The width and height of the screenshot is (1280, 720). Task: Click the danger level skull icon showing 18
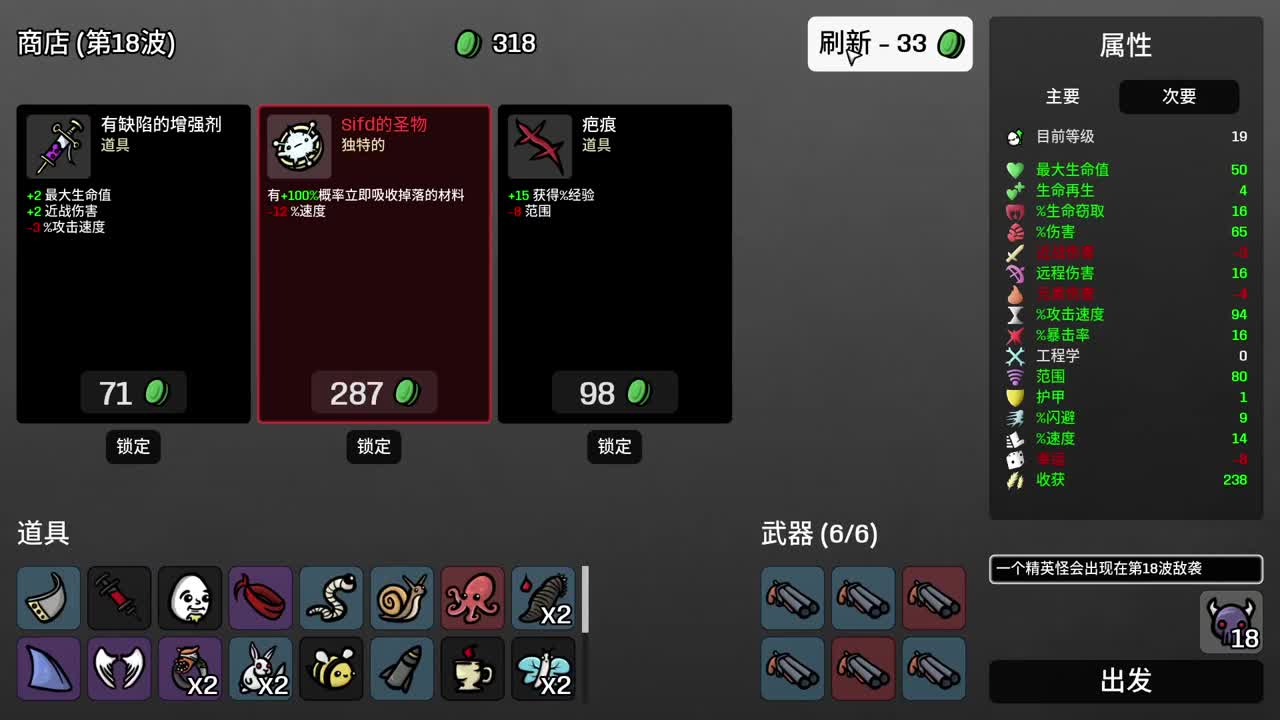1231,622
